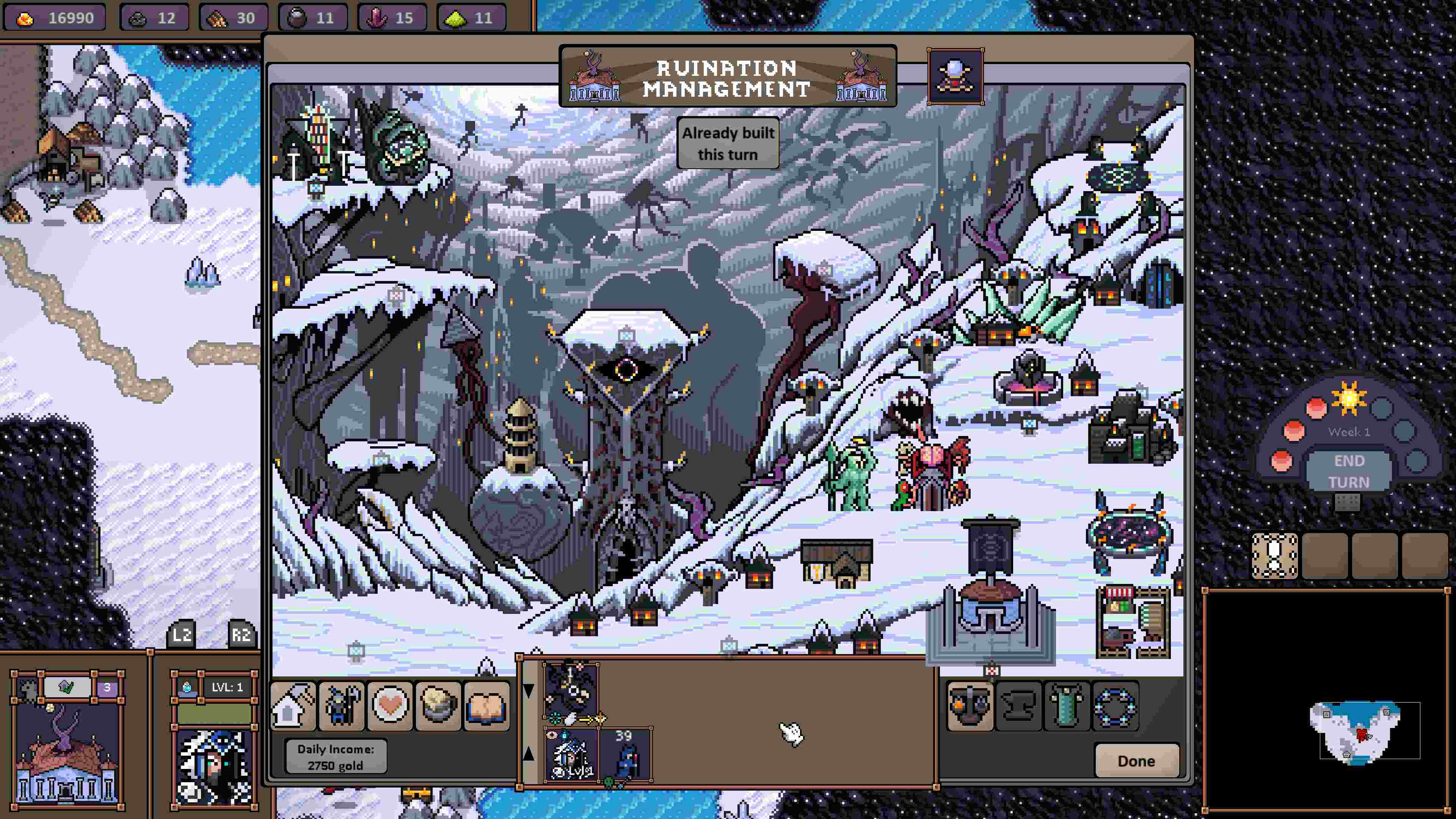Select the creature stack of 39 in the garrison
The image size is (1456, 819).
pyautogui.click(x=624, y=760)
